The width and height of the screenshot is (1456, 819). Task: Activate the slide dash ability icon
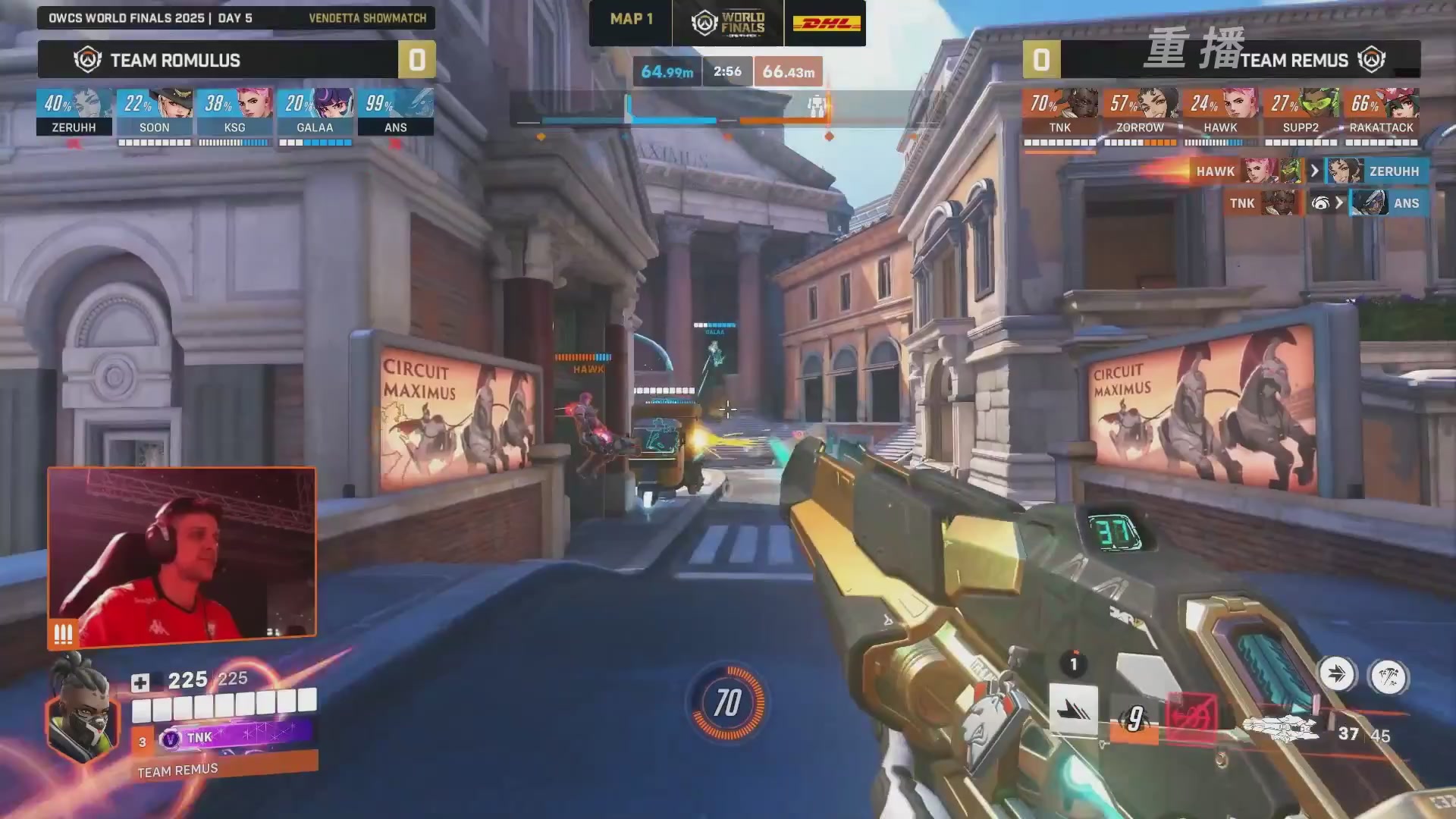(1073, 711)
